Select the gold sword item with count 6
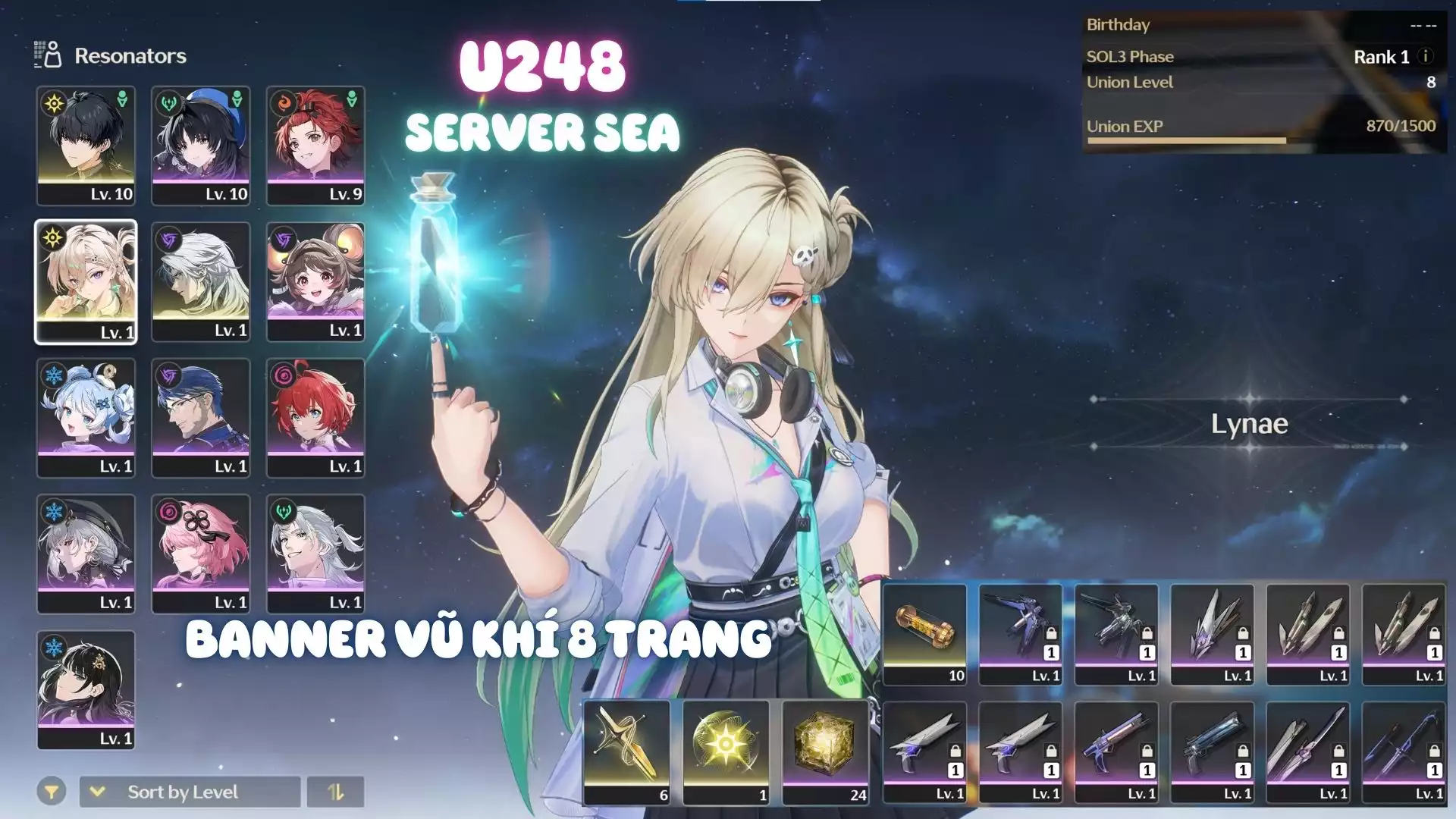 coord(627,751)
